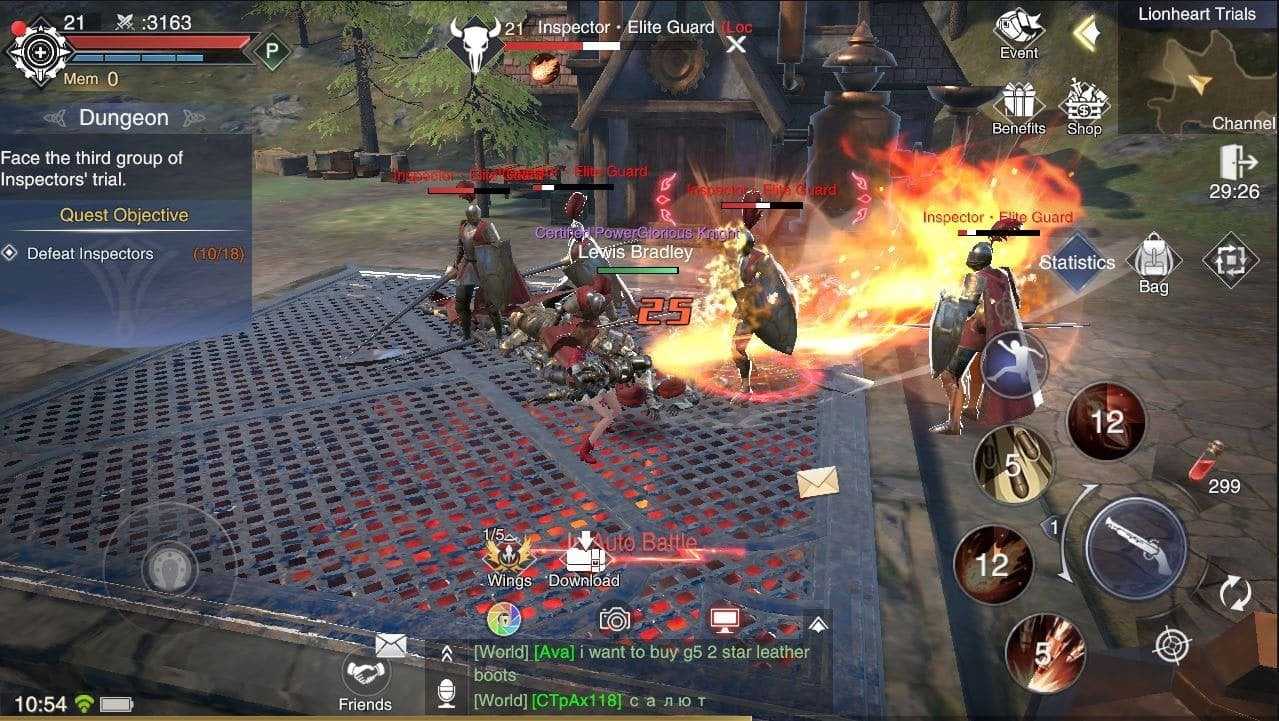Activate the dodge roll skill
The image size is (1279, 721).
point(1013,364)
